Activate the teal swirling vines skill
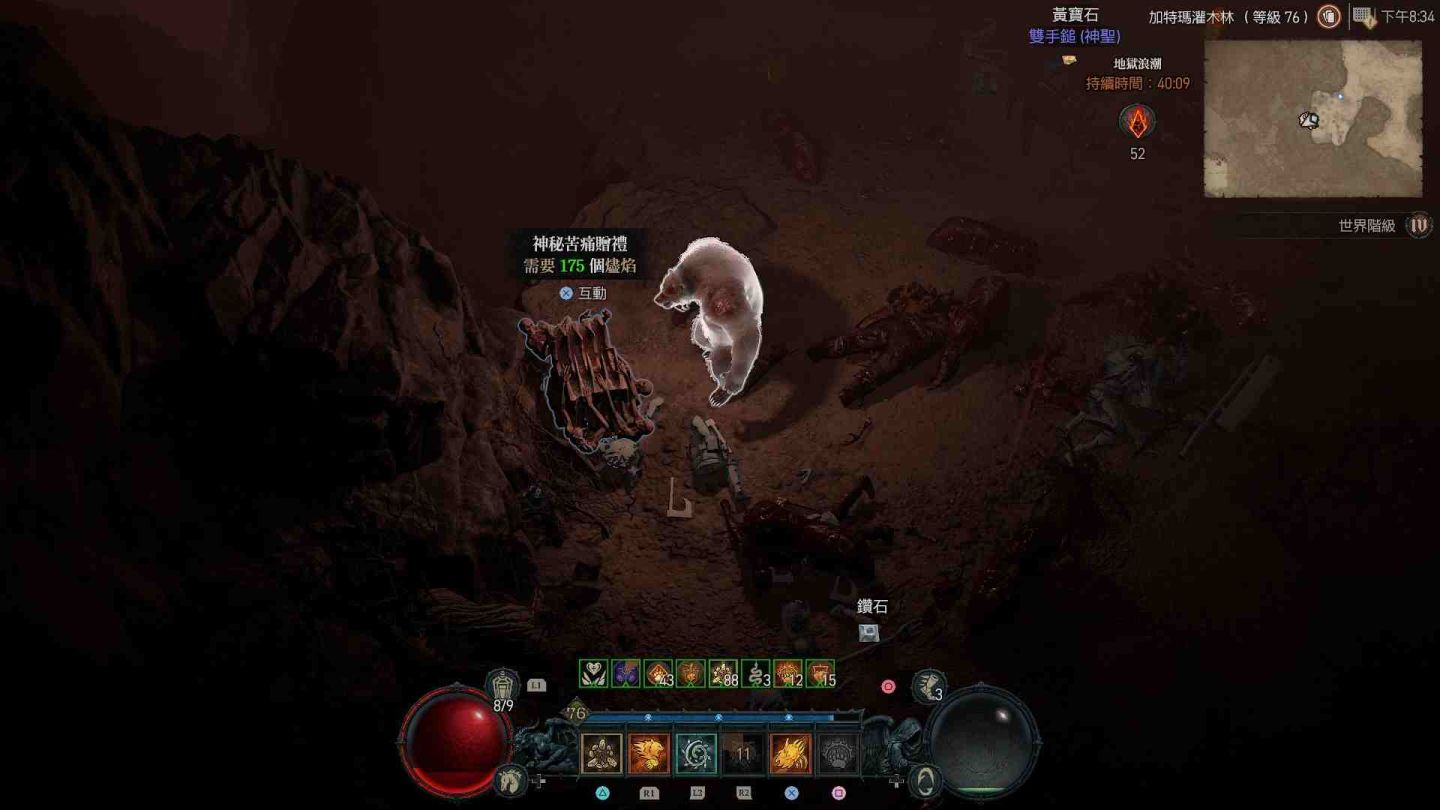The image size is (1440, 810). tap(696, 754)
